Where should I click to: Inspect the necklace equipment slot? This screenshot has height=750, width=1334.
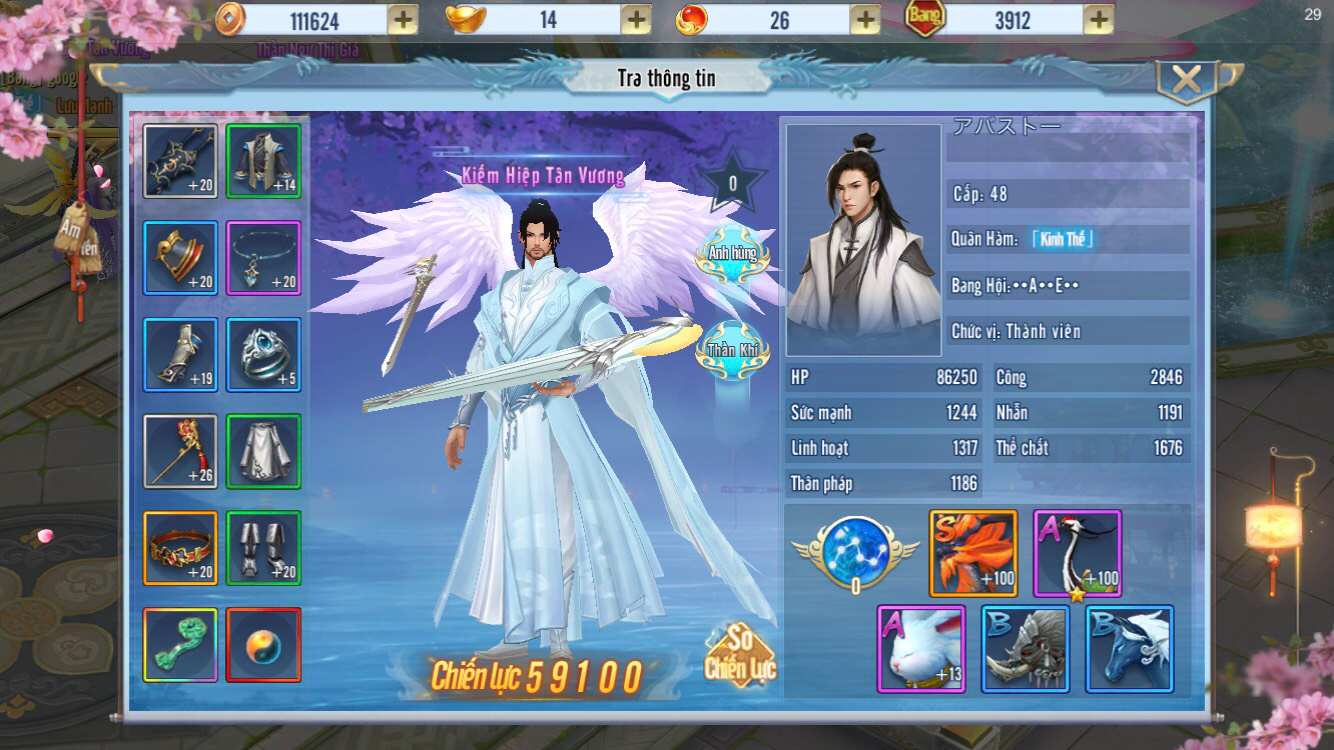263,257
